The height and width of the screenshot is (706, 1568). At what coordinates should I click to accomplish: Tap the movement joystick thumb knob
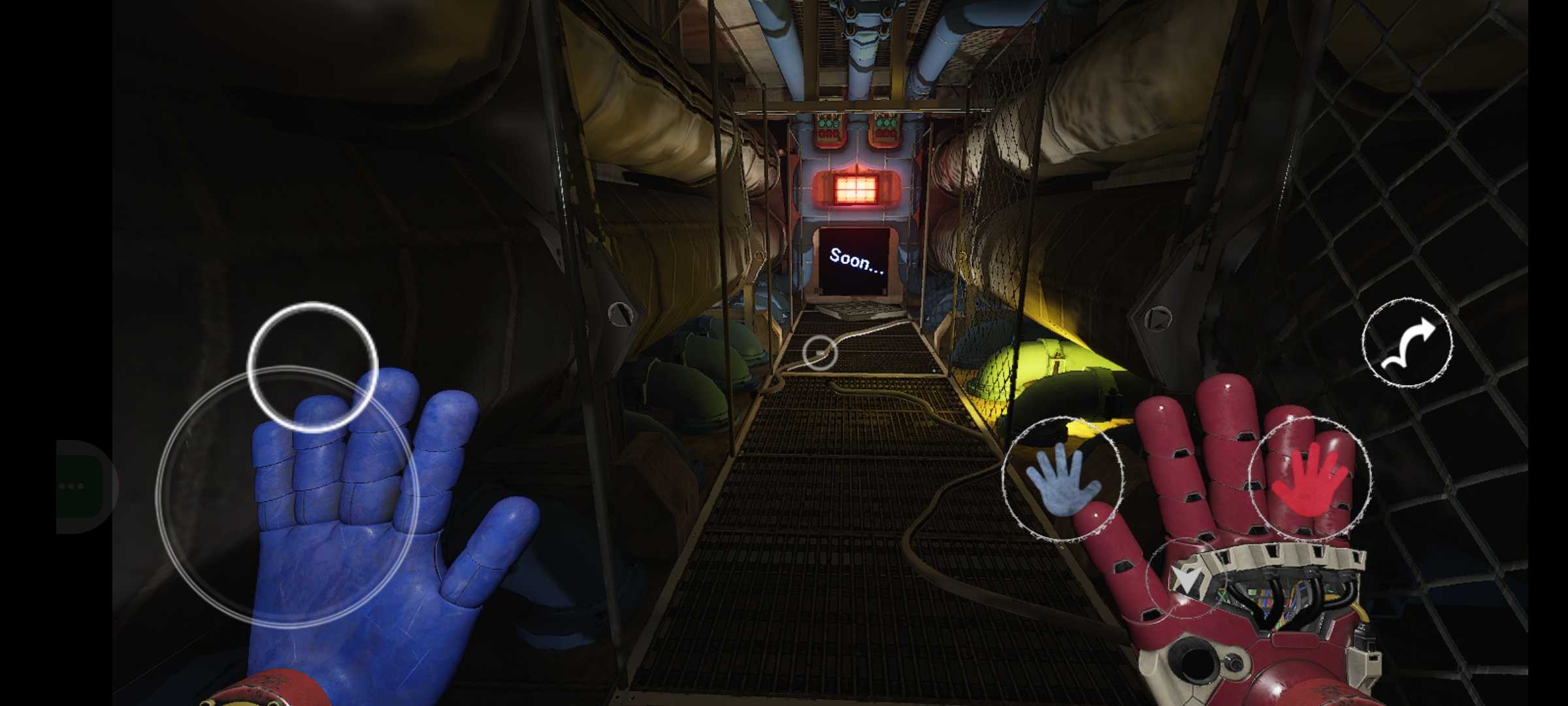click(x=312, y=367)
